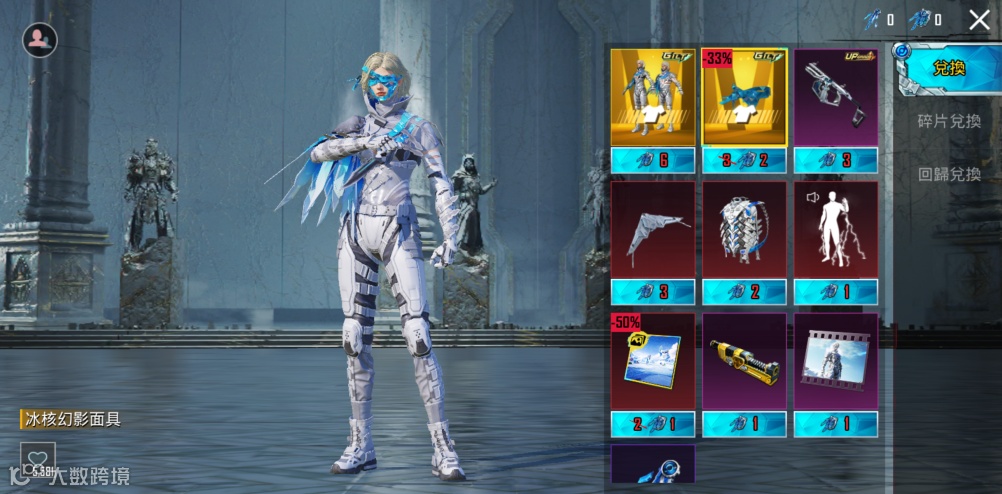Switch to the 兌換 tab
1002x494 pixels.
click(948, 68)
